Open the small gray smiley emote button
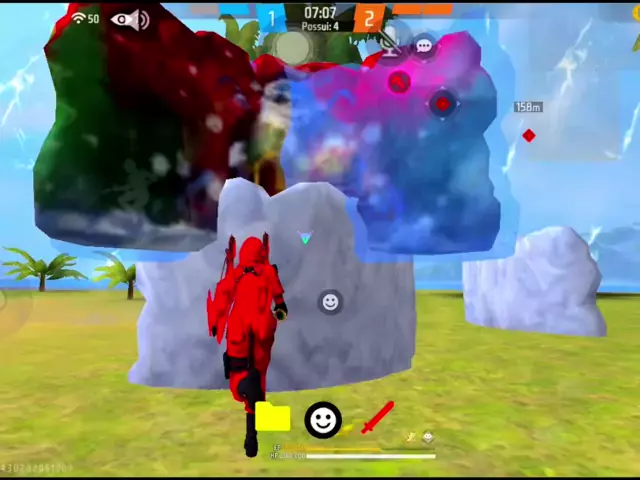Viewport: 640px width, 480px height. tap(330, 301)
